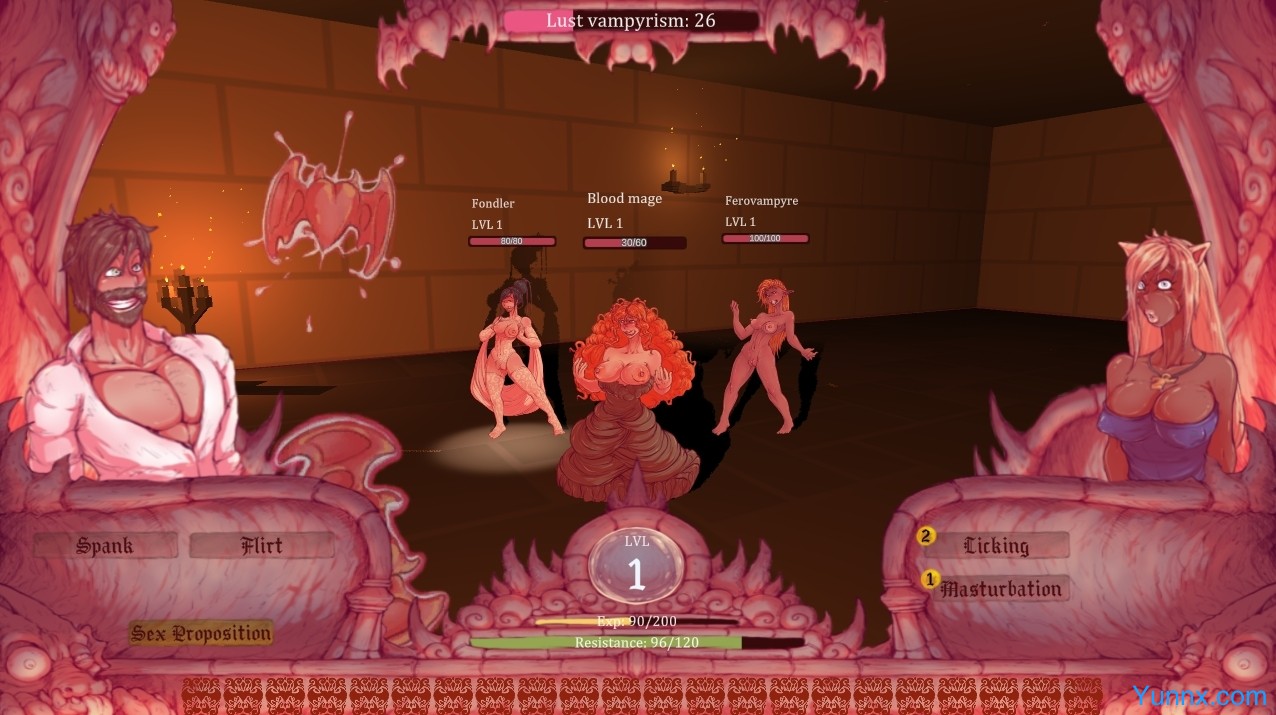1276x715 pixels.
Task: Activate the Sex Proposition button
Action: (201, 633)
